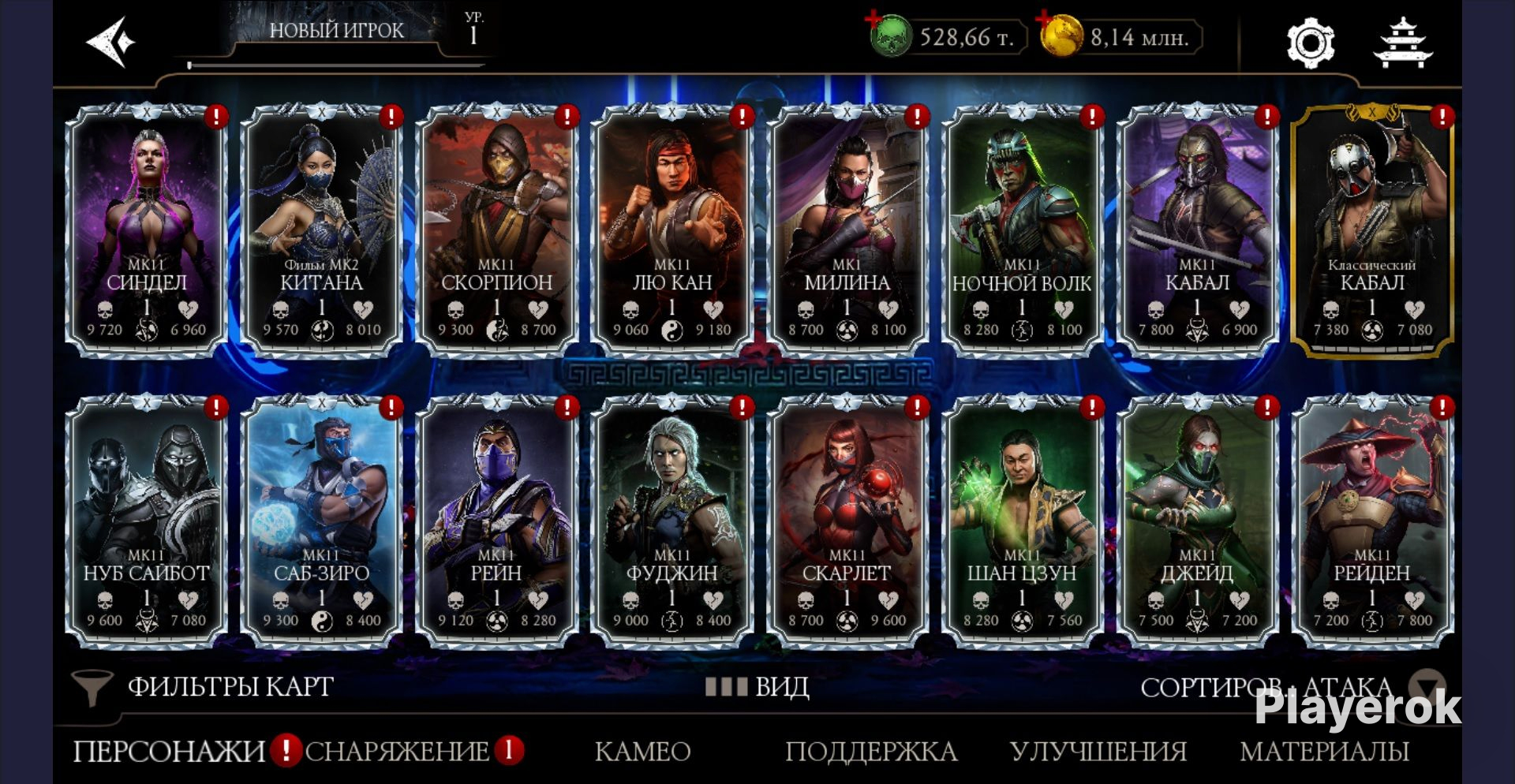Go back using the arrow button
This screenshot has height=784, width=1515.
click(110, 42)
